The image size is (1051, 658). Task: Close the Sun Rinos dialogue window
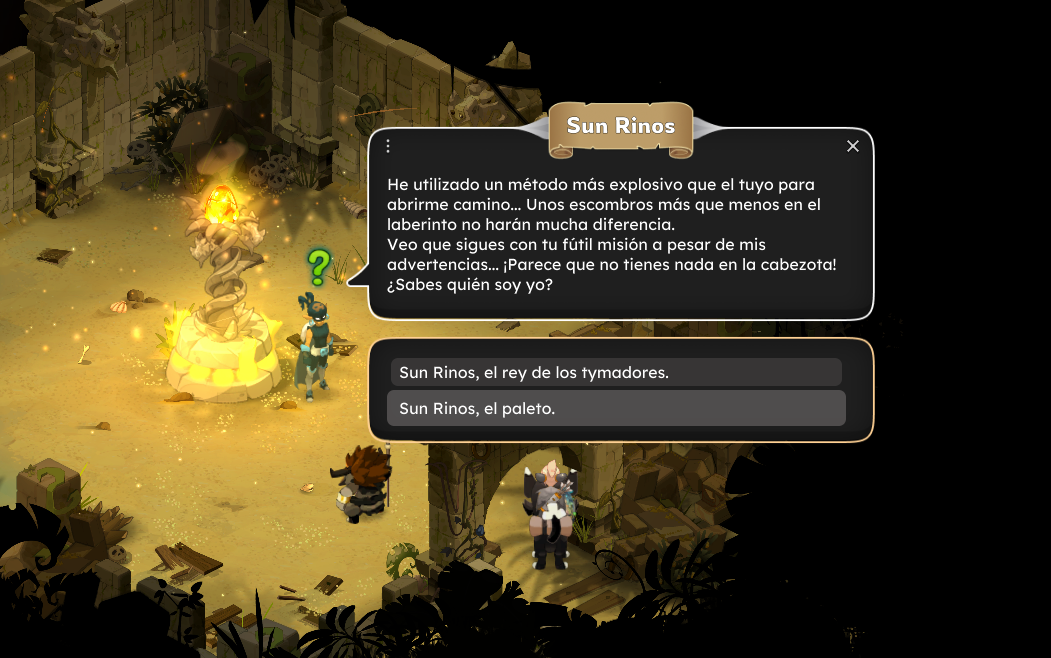[853, 146]
